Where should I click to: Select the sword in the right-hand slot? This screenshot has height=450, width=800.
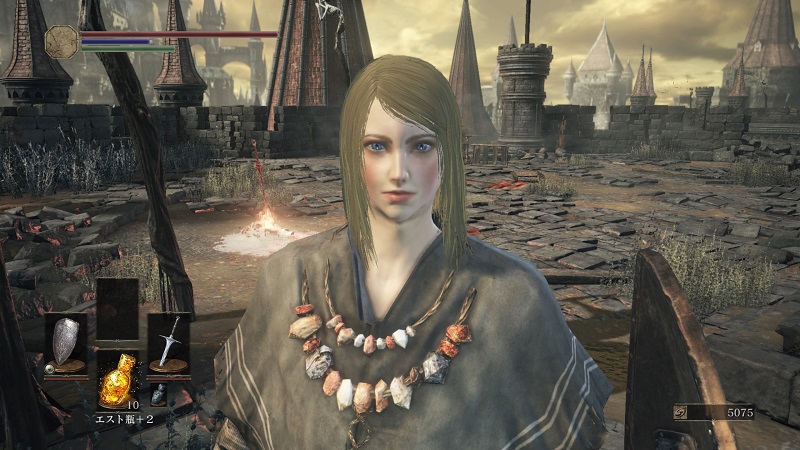[168, 340]
